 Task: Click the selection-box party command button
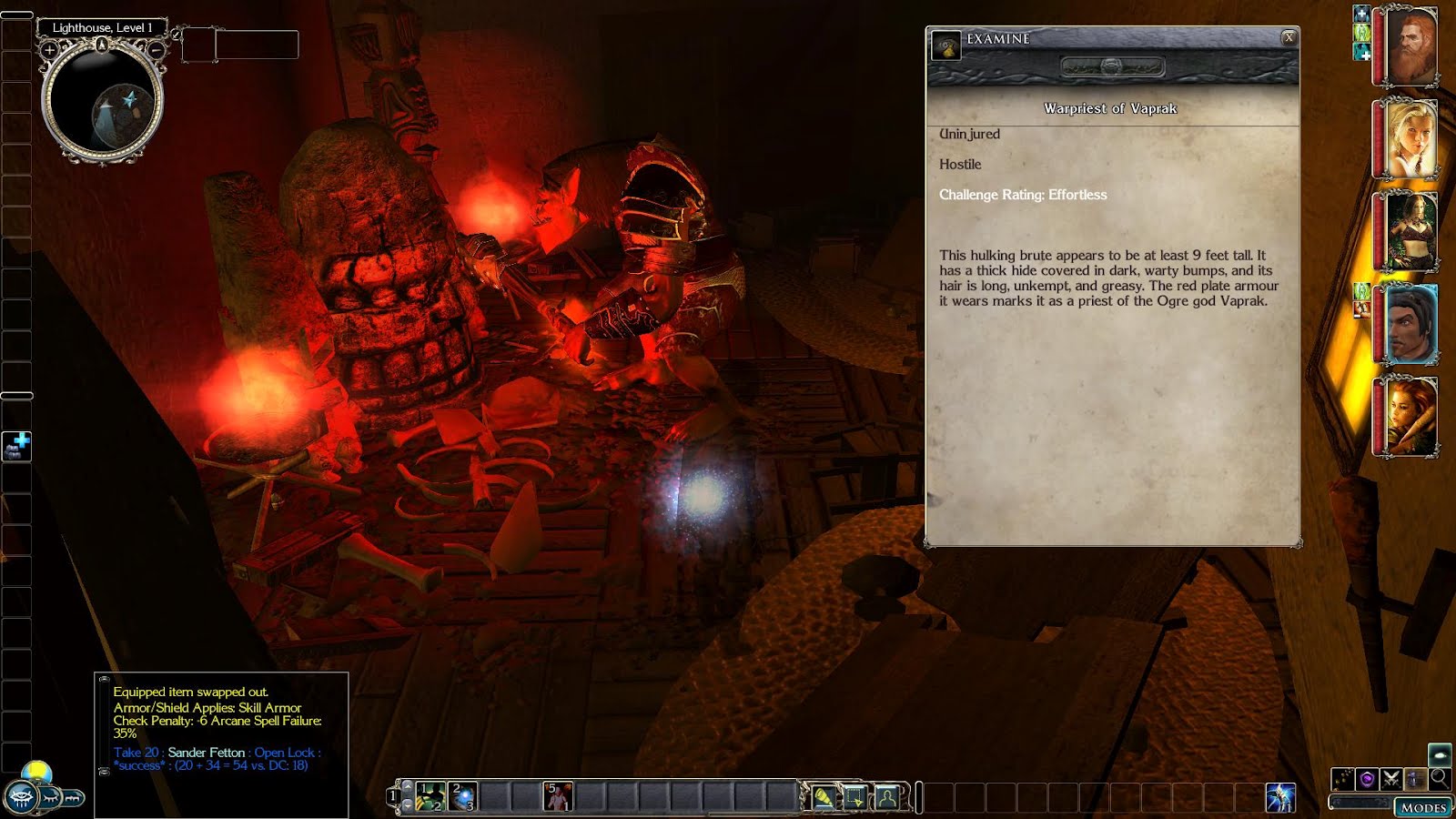[x=855, y=797]
